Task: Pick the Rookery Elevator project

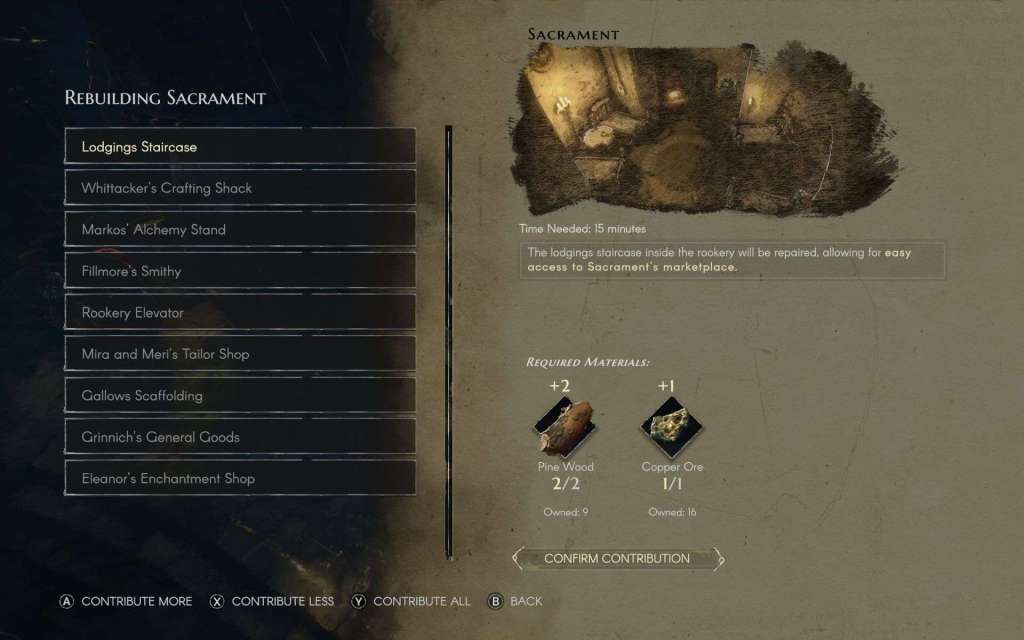Action: (240, 312)
